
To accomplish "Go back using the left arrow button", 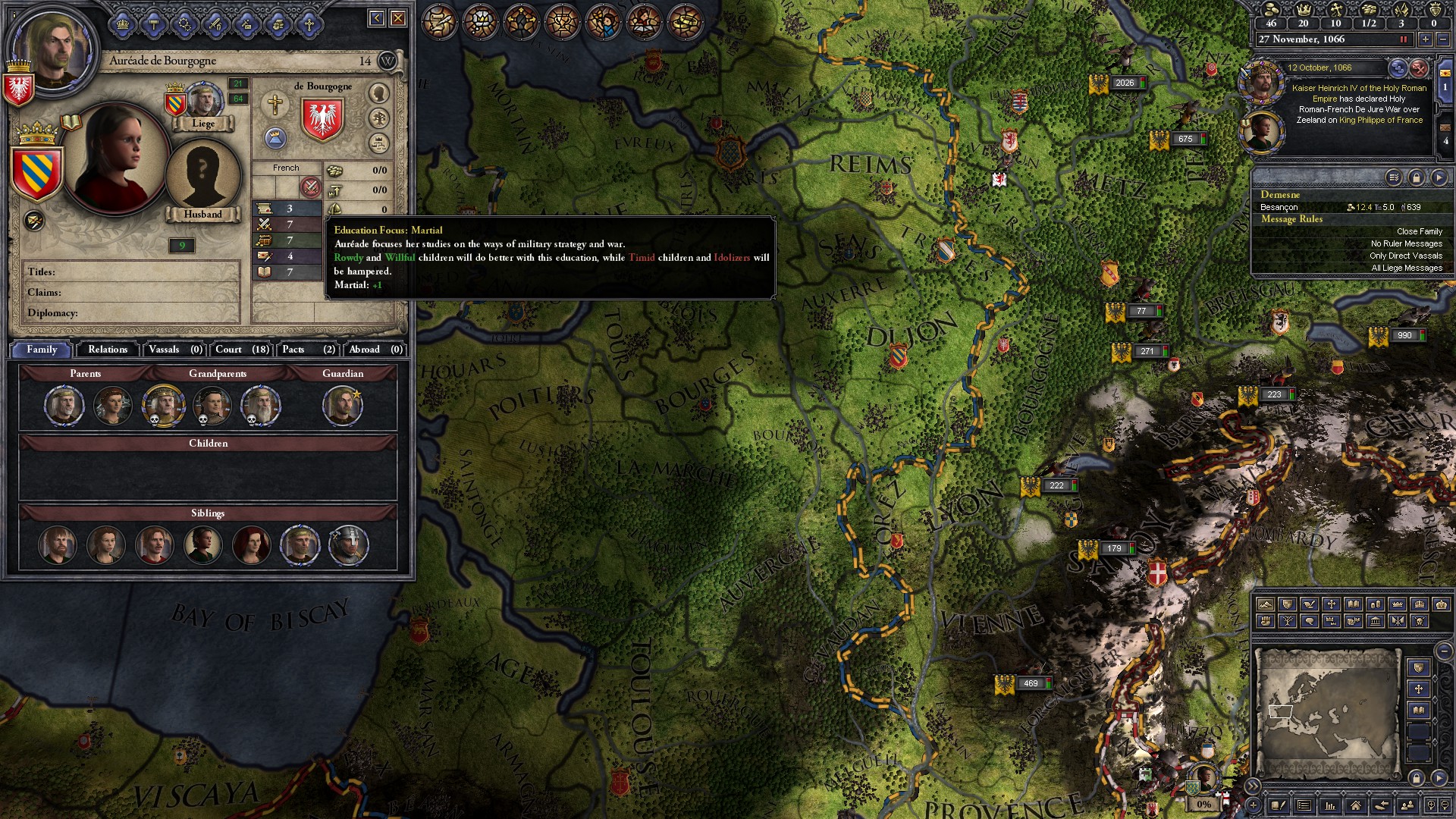I will point(376,18).
